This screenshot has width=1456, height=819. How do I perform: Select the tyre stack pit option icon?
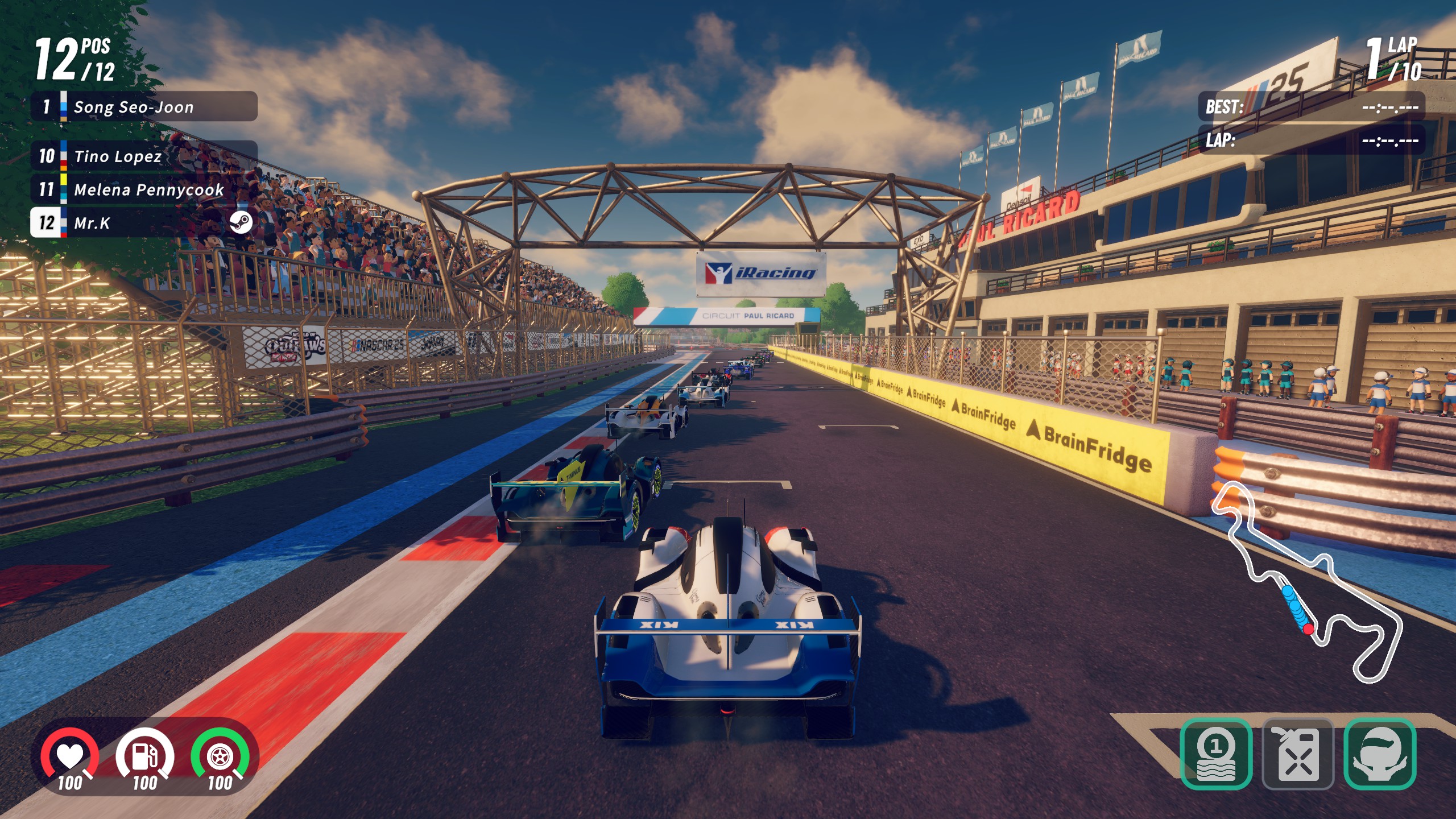coord(1216,754)
